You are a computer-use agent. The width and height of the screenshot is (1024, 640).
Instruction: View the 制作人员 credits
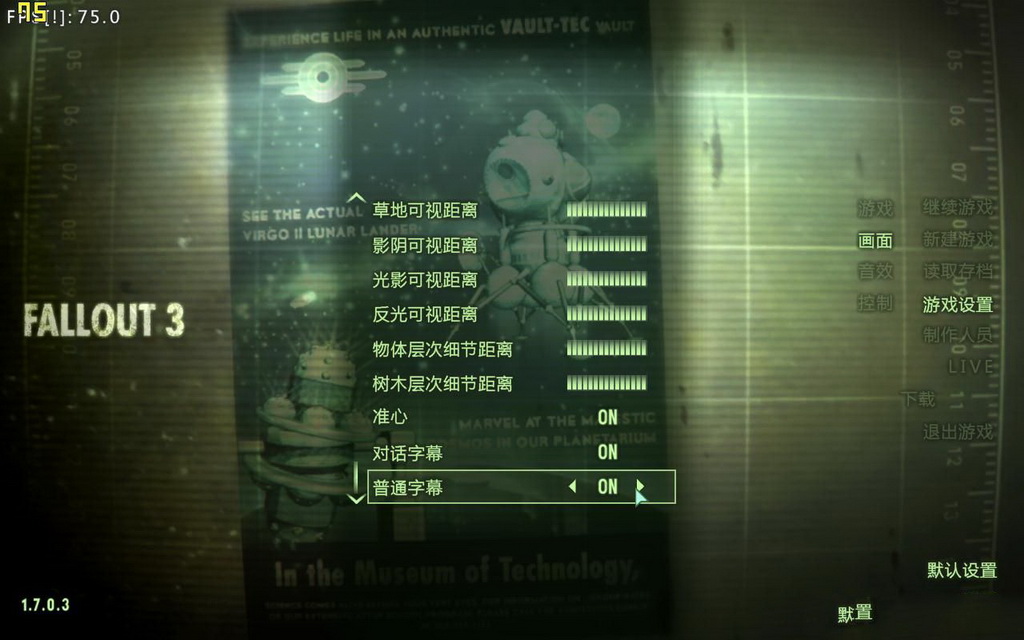click(x=958, y=336)
